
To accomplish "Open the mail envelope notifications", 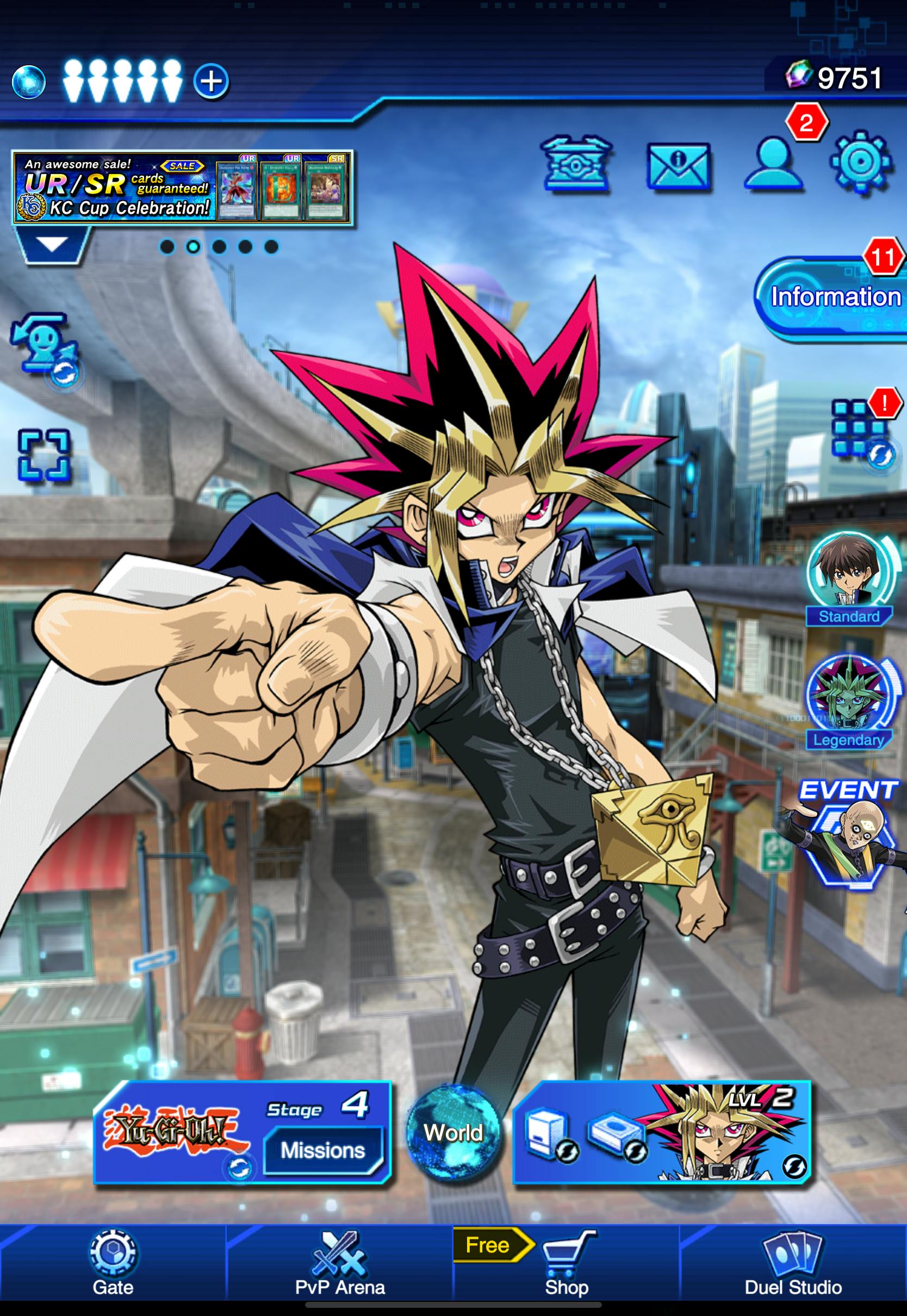I will [678, 166].
